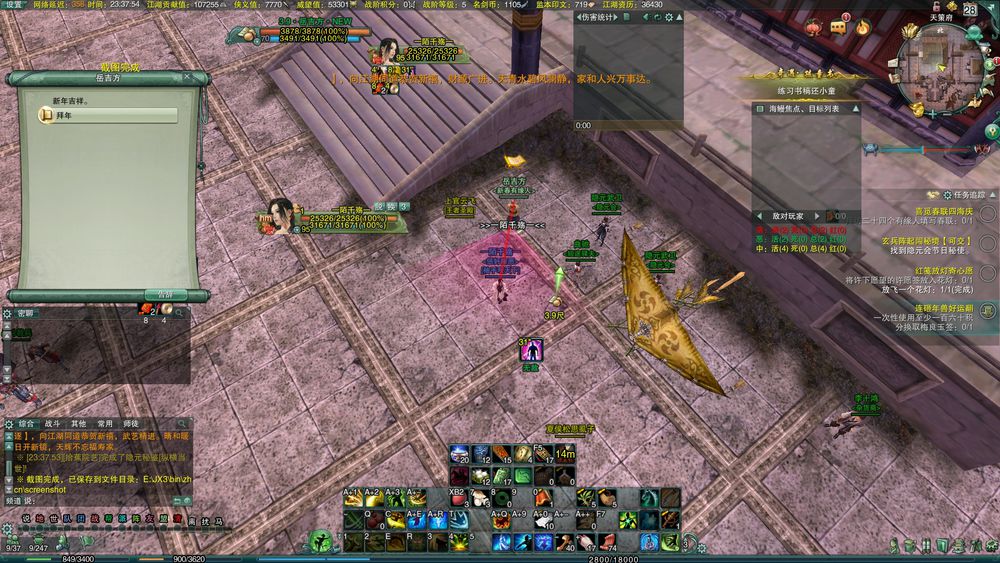Switch to the 战斗 chat tab
Image resolution: width=1000 pixels, height=563 pixels.
pos(53,423)
